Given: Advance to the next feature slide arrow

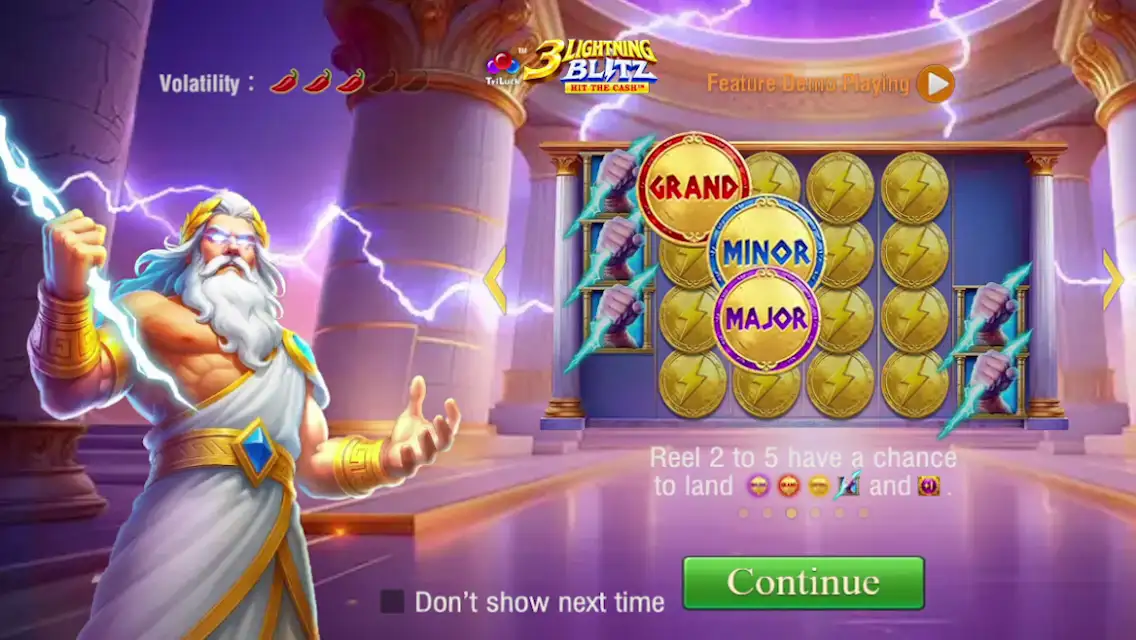Looking at the screenshot, I should pos(1112,279).
